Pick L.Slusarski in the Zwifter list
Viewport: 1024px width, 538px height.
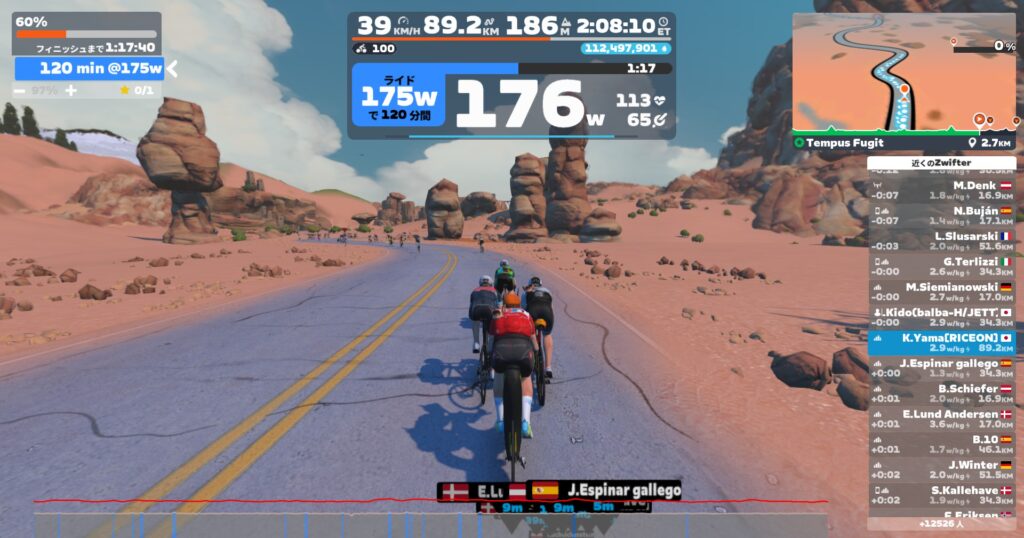click(x=941, y=241)
